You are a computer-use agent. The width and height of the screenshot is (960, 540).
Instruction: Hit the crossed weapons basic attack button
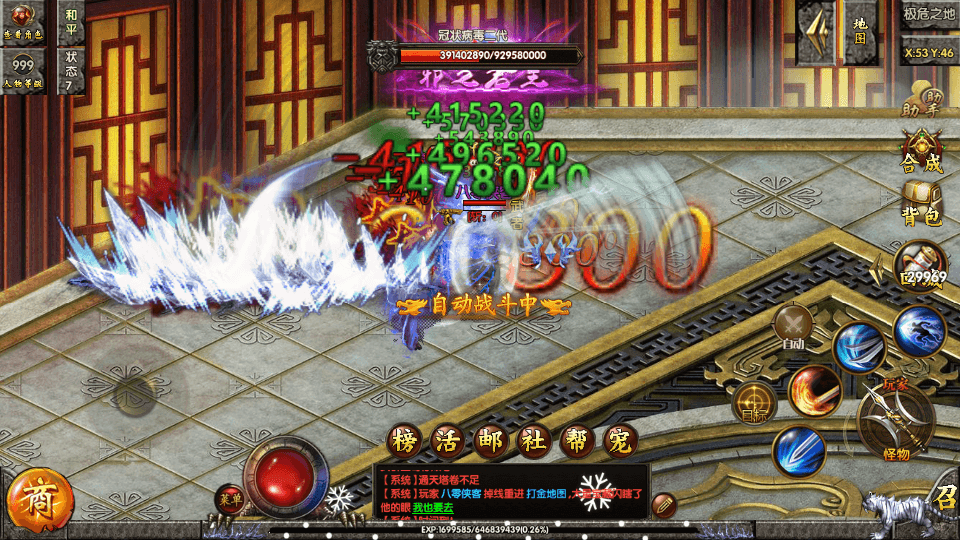(896, 419)
